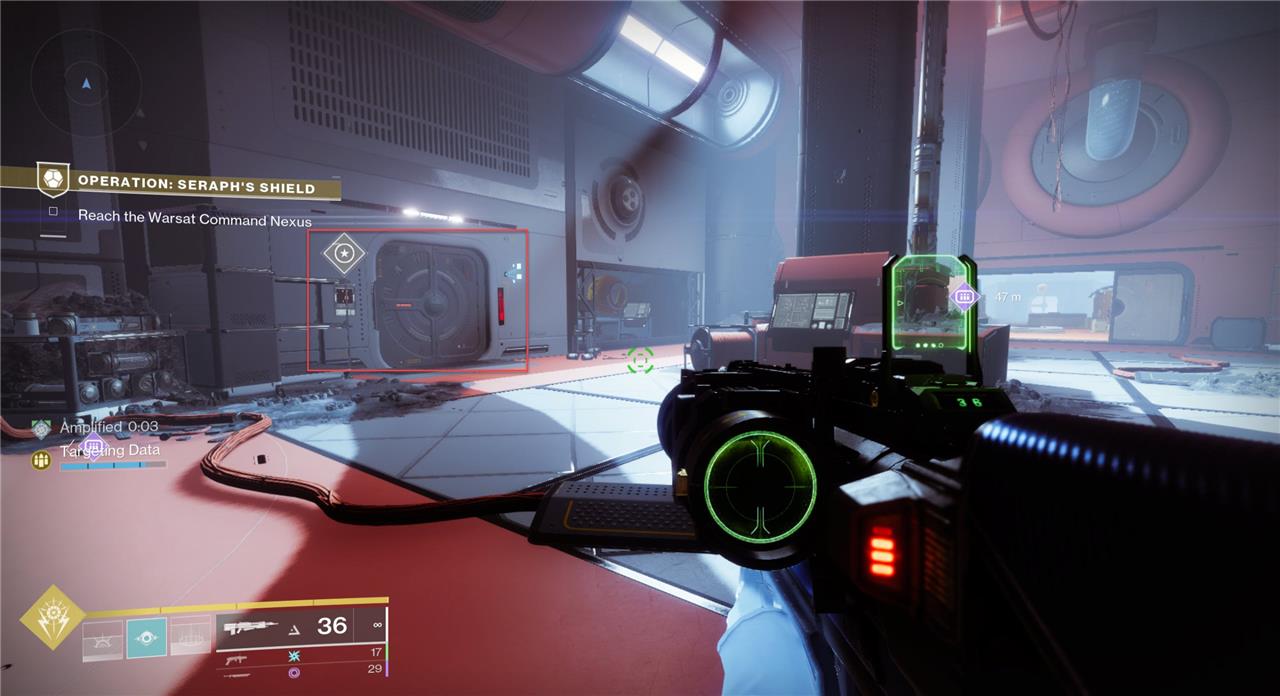Select the highlighted teal ability slot
Screen dimensions: 1280x696
coord(147,638)
